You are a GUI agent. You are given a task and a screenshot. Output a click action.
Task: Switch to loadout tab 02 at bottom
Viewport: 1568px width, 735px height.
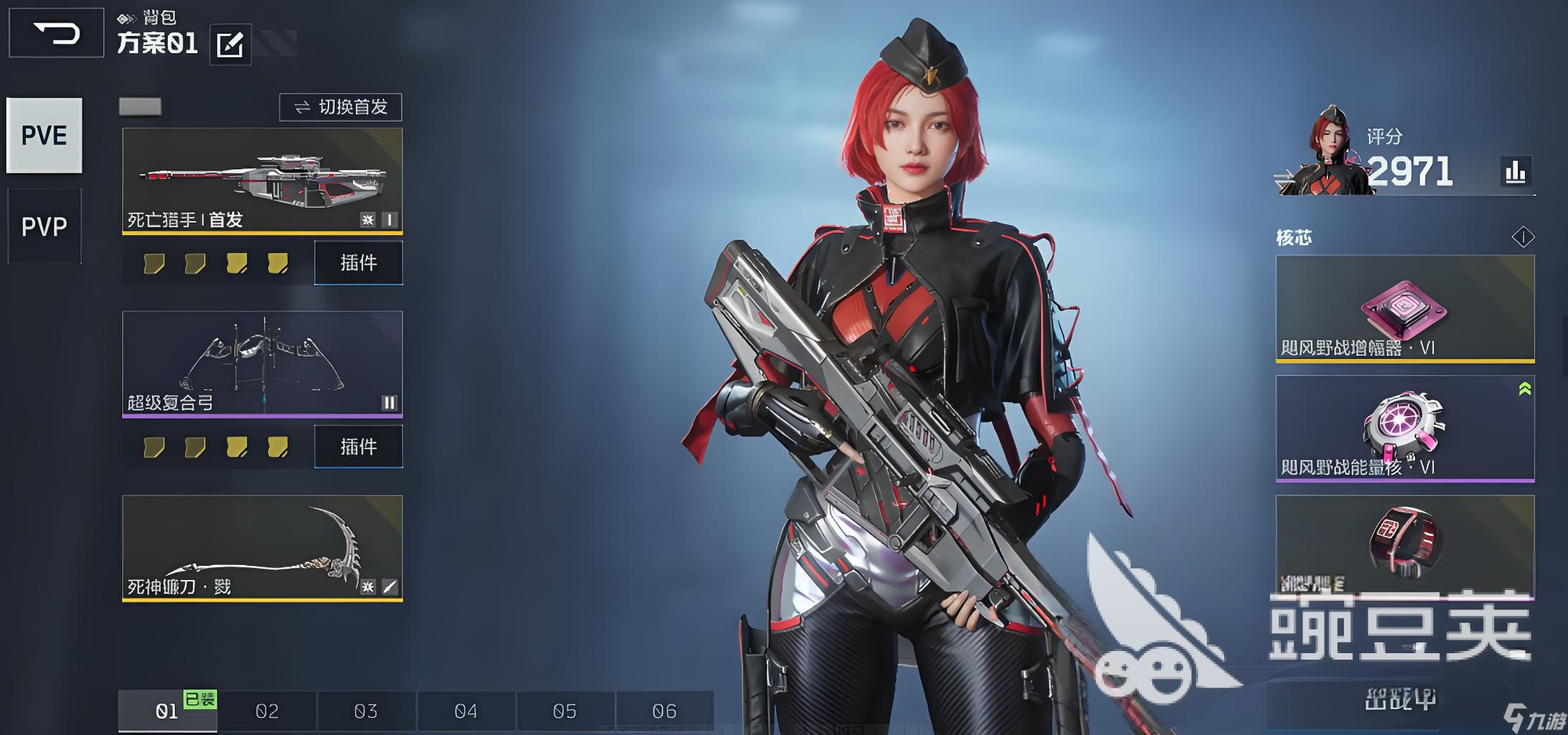coord(268,711)
